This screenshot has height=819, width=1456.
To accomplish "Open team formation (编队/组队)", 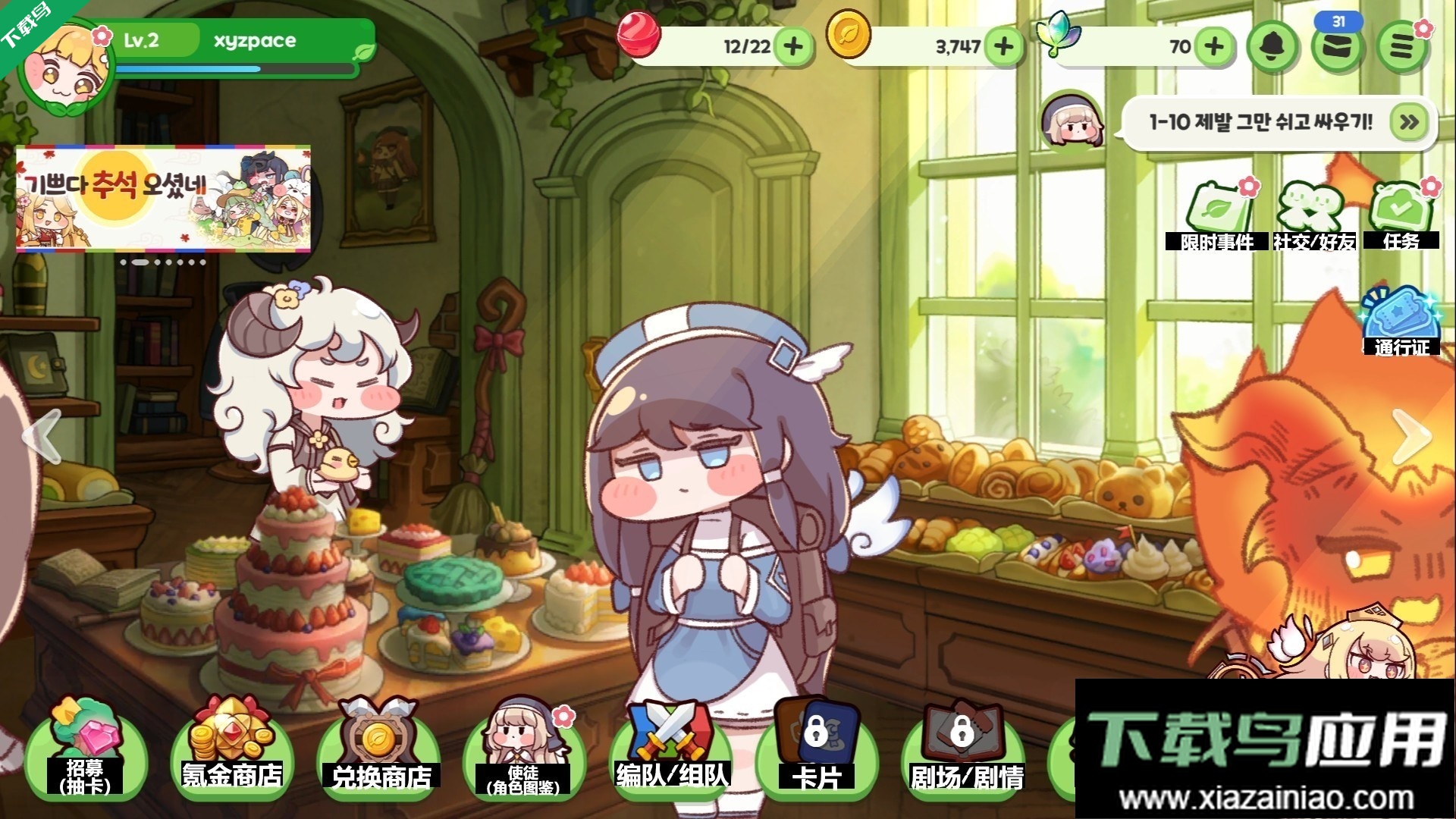I will (x=671, y=751).
